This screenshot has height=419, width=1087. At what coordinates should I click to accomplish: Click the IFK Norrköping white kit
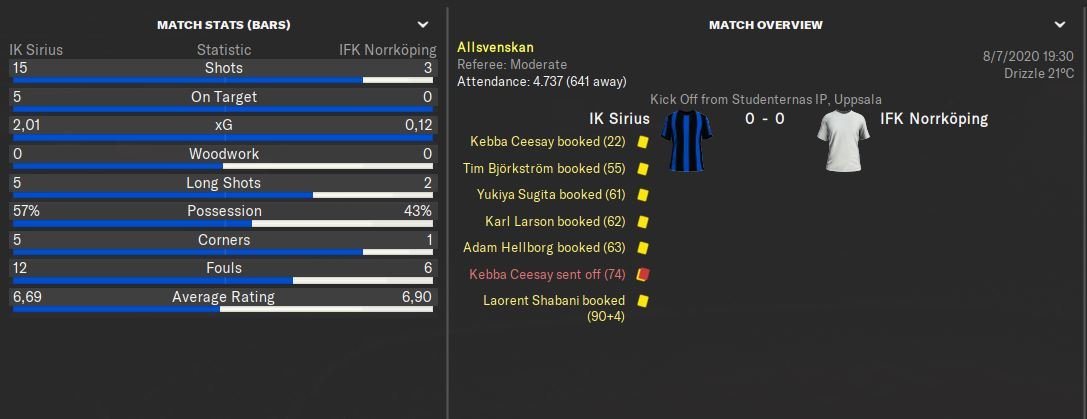(x=843, y=140)
